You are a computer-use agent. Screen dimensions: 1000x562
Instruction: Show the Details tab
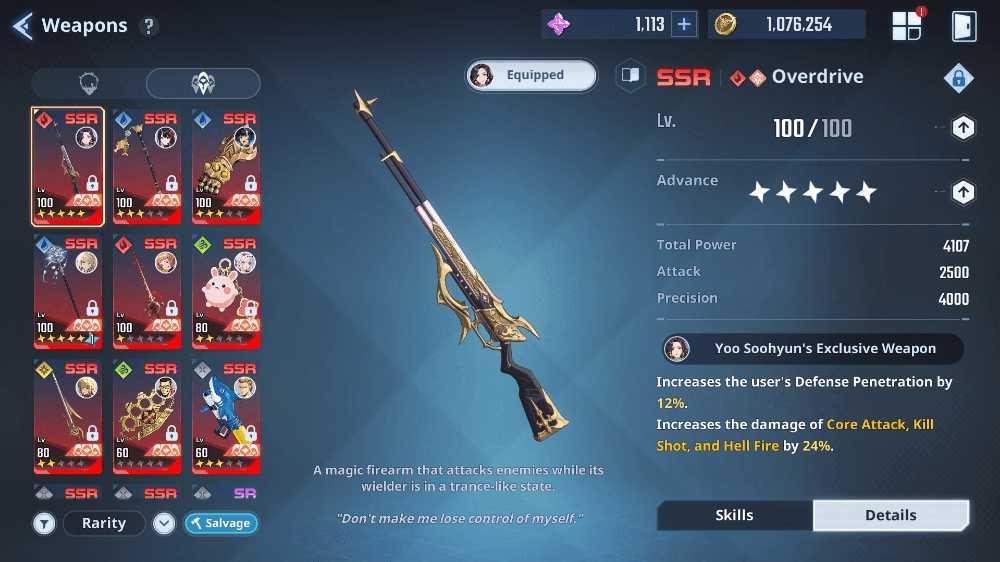pyautogui.click(x=890, y=515)
